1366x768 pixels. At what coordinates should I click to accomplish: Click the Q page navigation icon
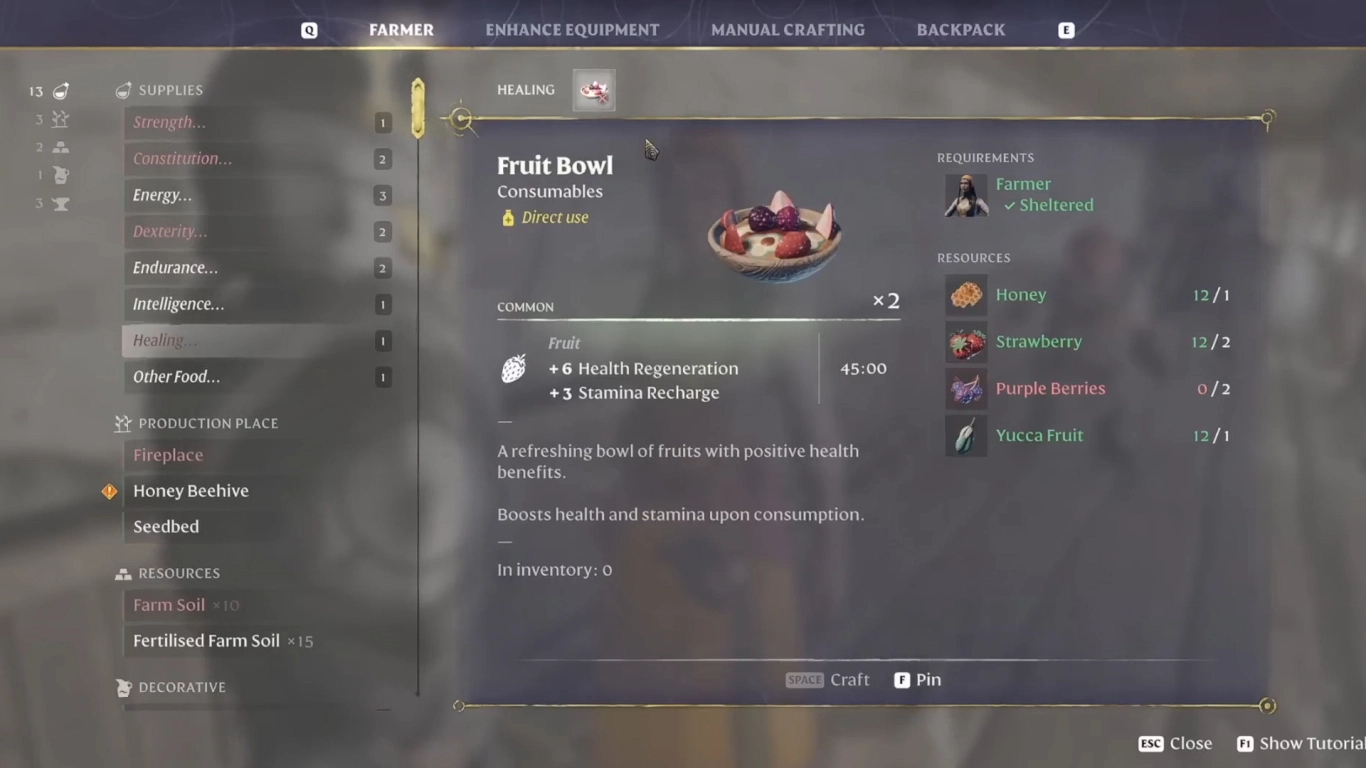309,29
